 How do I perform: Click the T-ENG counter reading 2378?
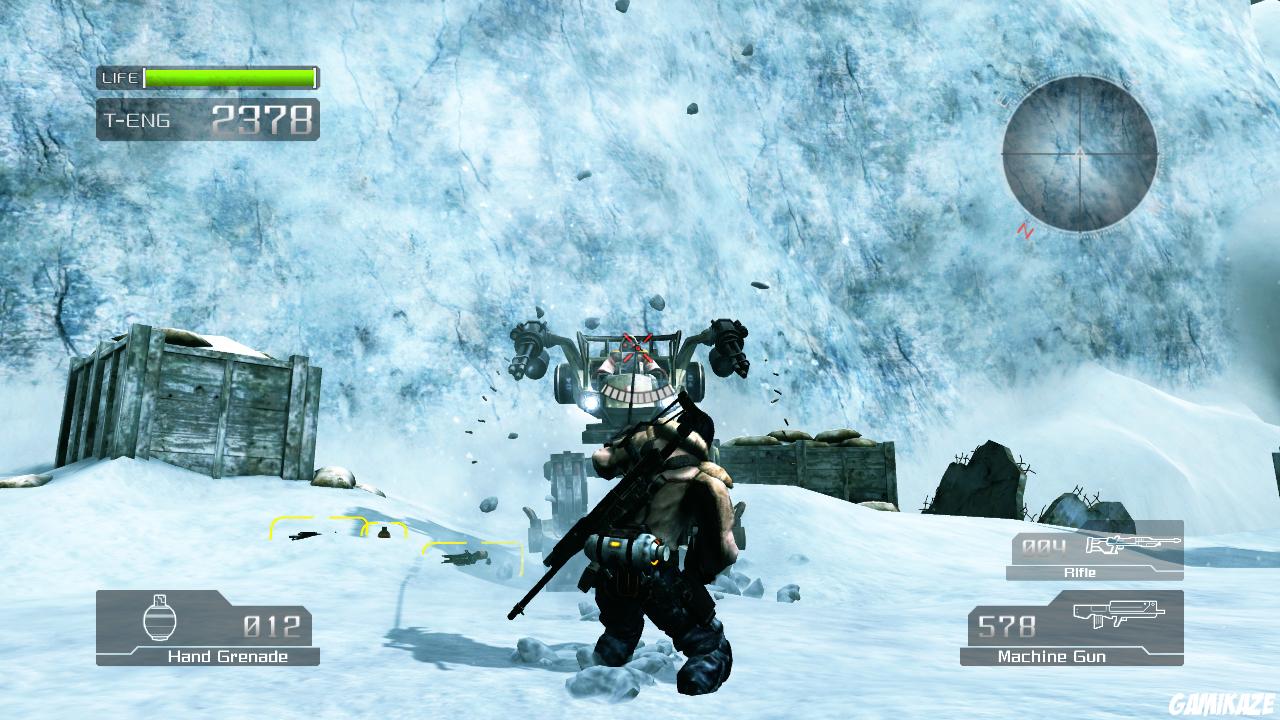coord(263,118)
